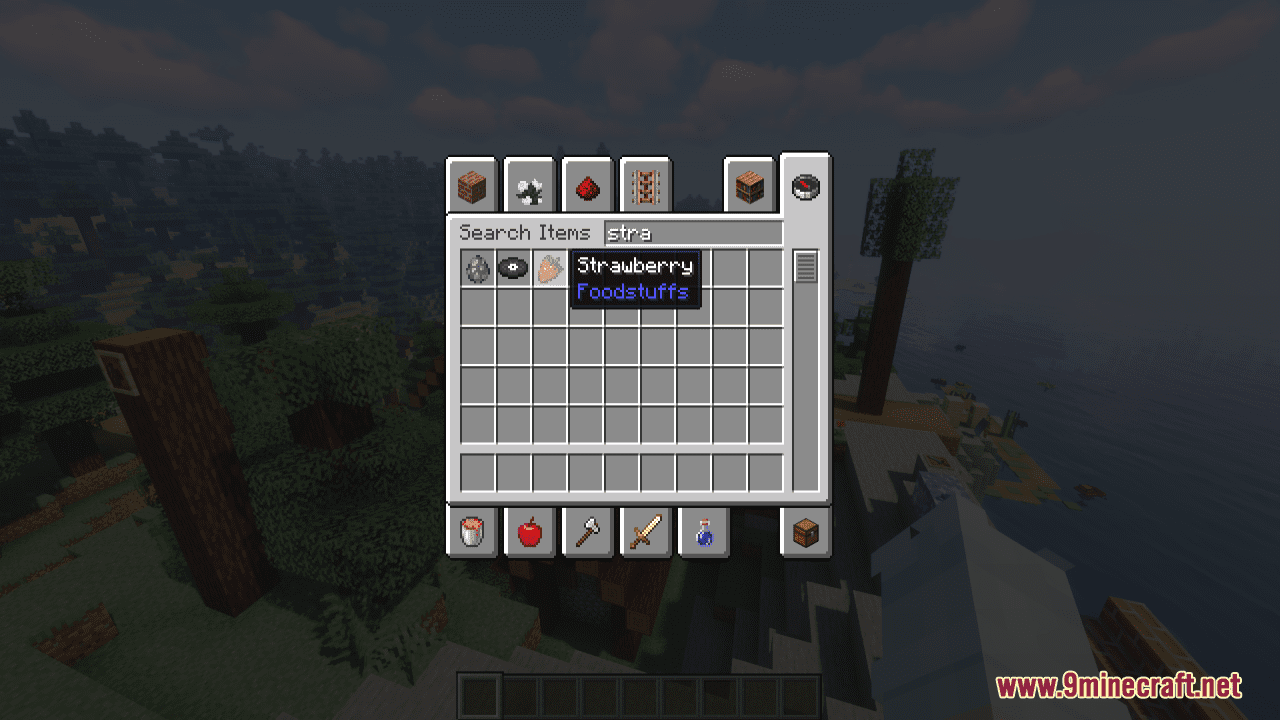
Task: Click the compass Search Items icon
Action: coord(805,186)
